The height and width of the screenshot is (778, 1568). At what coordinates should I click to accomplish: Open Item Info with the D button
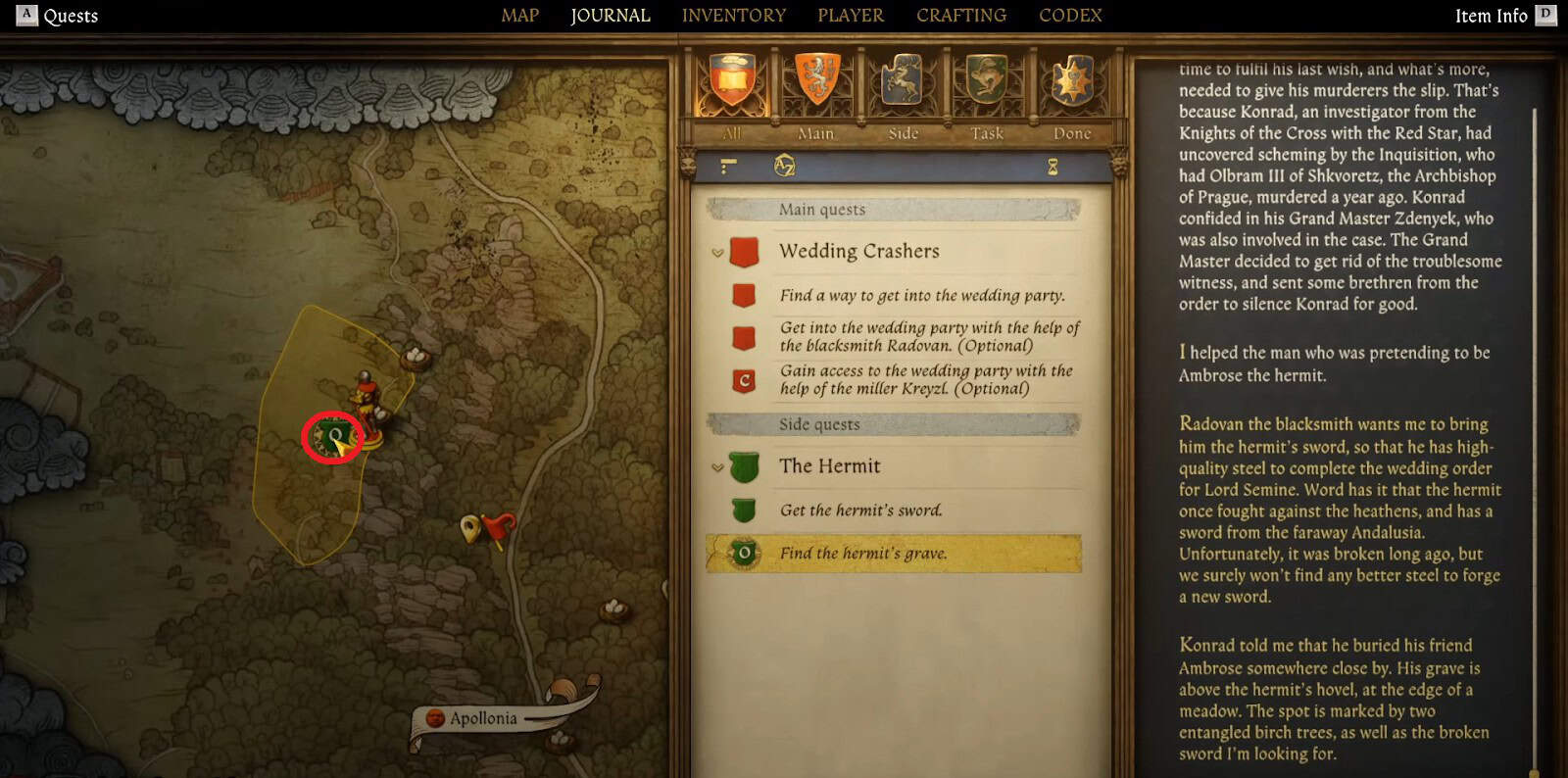pos(1545,15)
